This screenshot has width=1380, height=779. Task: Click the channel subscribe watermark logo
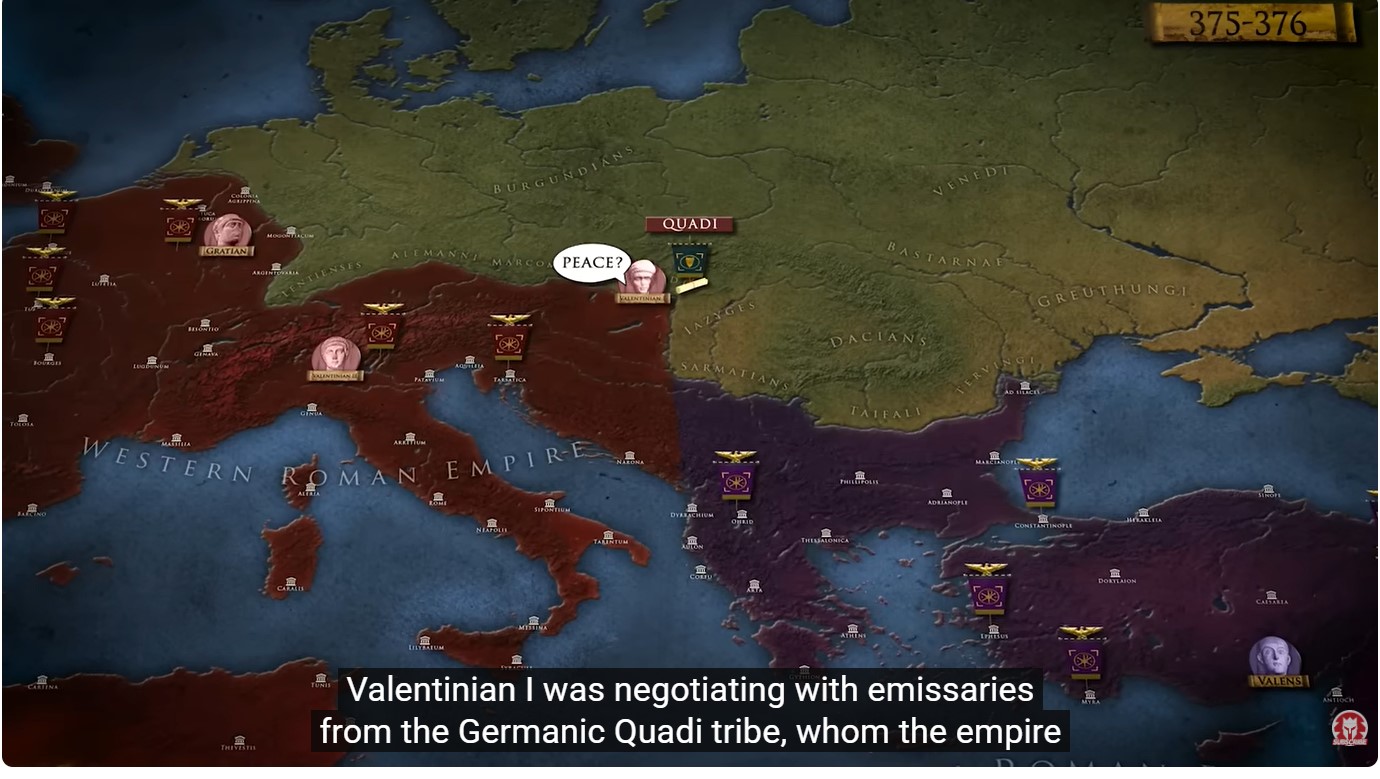pyautogui.click(x=1351, y=727)
